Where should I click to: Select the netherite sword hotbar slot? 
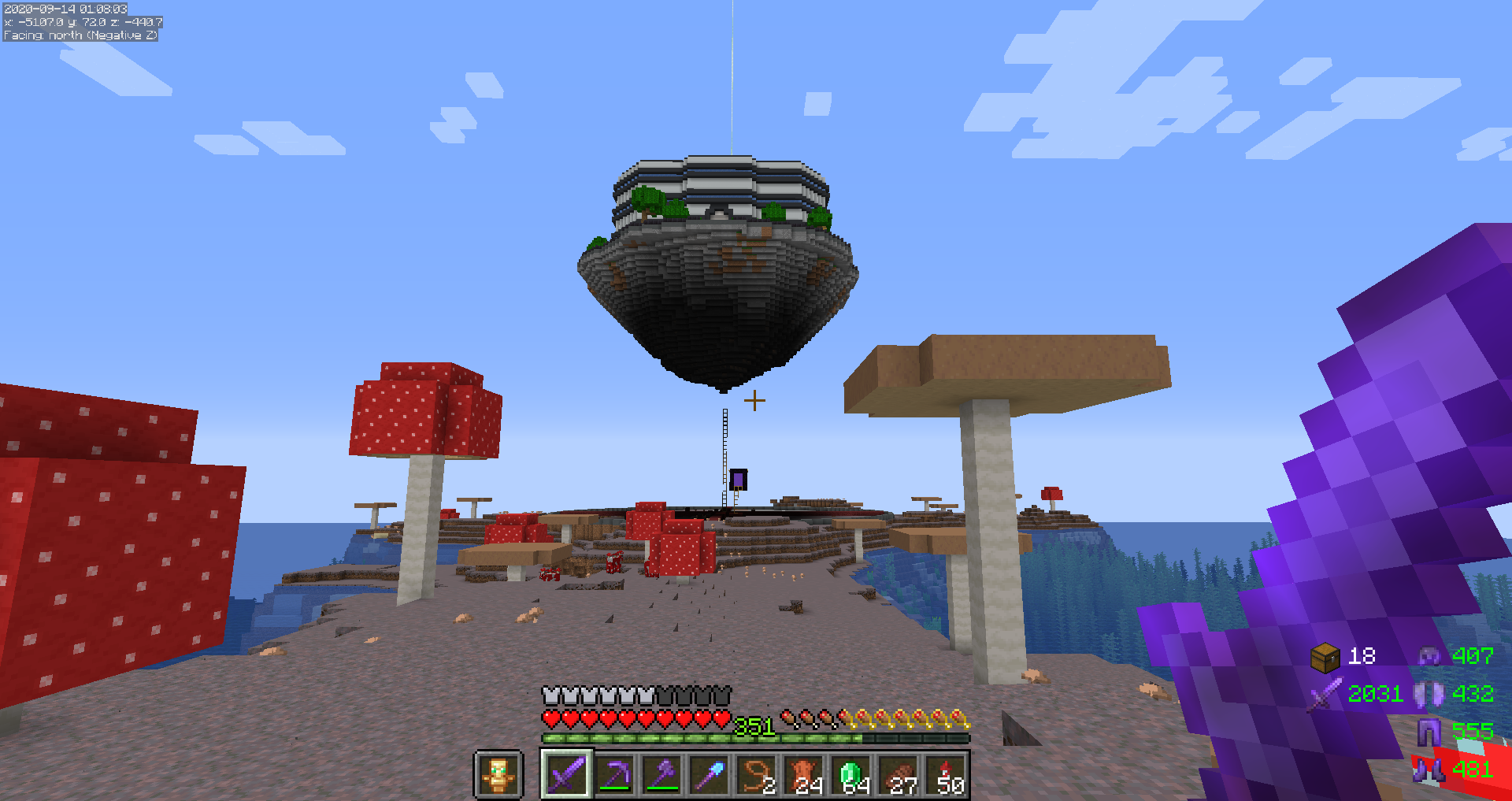click(x=567, y=775)
